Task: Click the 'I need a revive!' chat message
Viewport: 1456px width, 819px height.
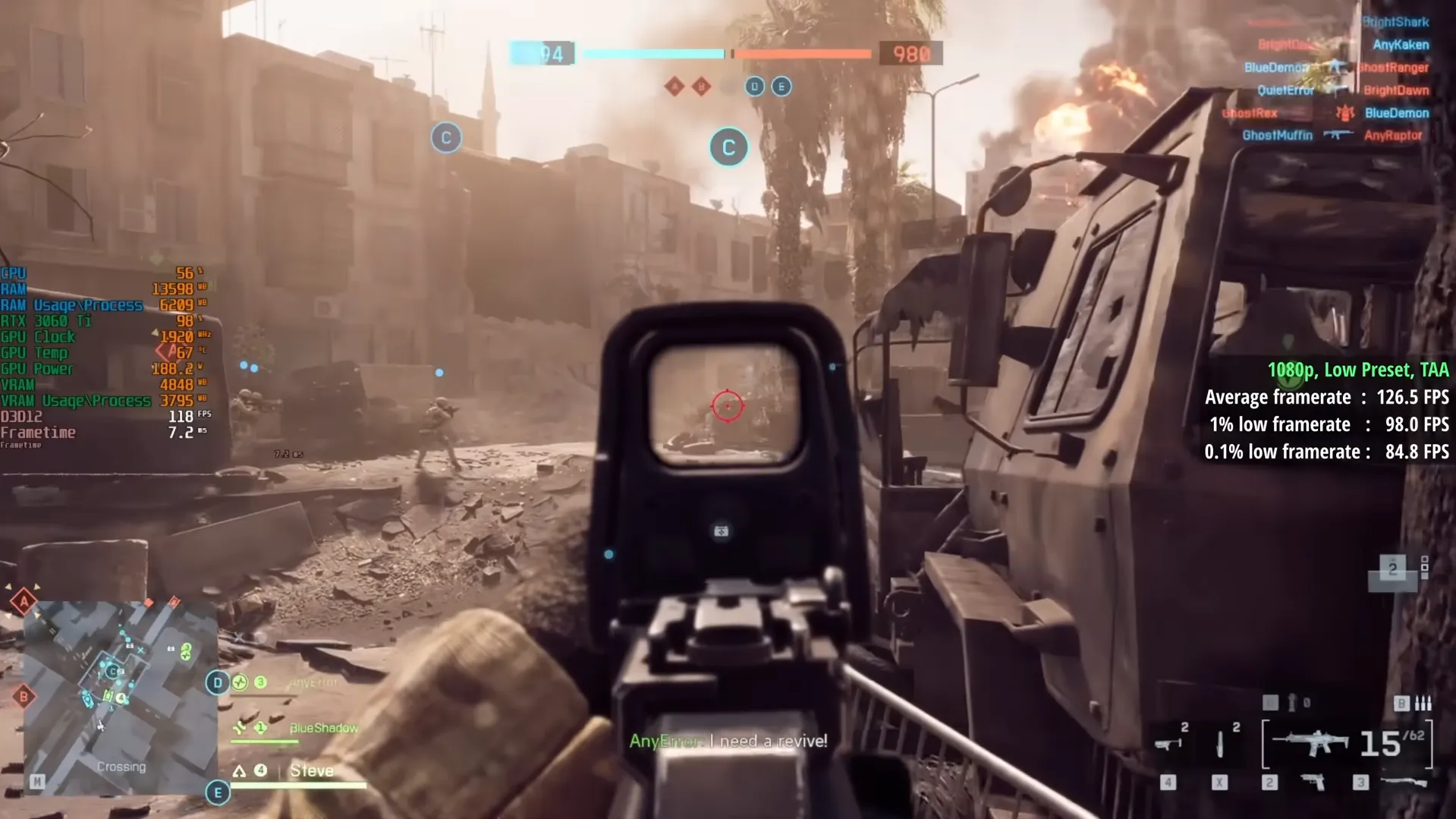Action: 766,741
